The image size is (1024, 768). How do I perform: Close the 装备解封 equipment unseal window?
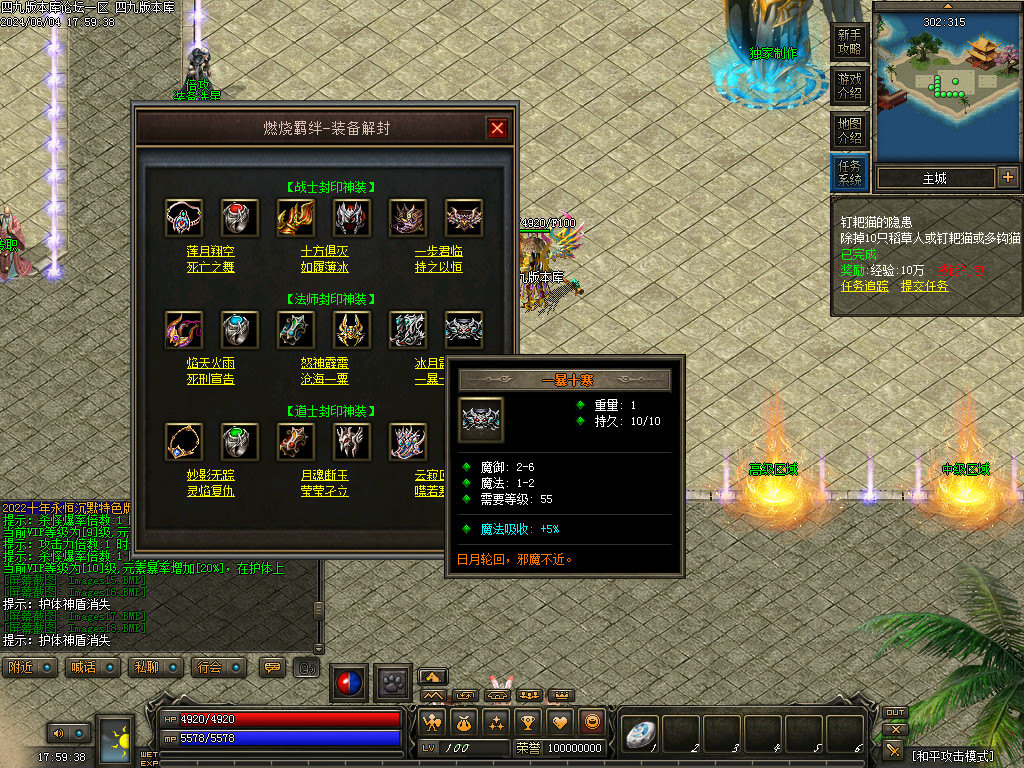click(497, 128)
